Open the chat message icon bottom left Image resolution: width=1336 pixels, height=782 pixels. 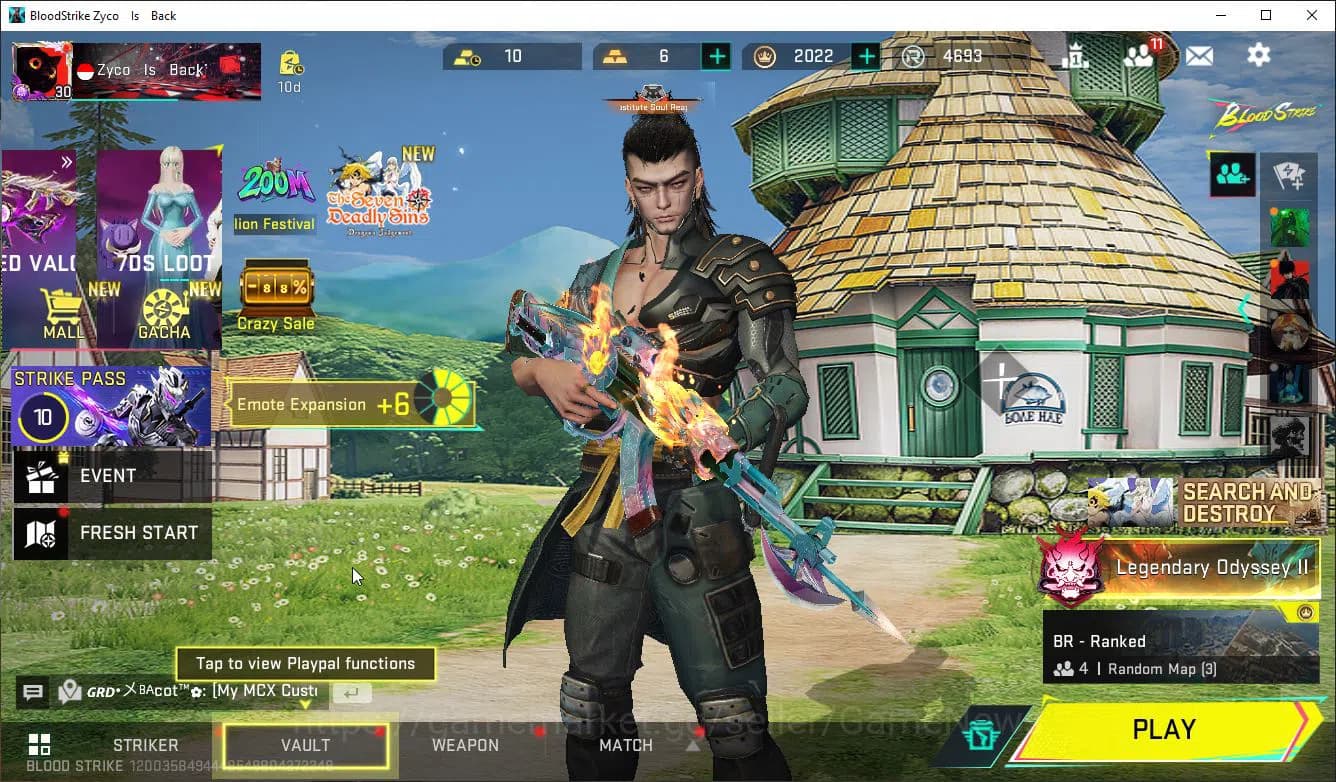[x=33, y=692]
